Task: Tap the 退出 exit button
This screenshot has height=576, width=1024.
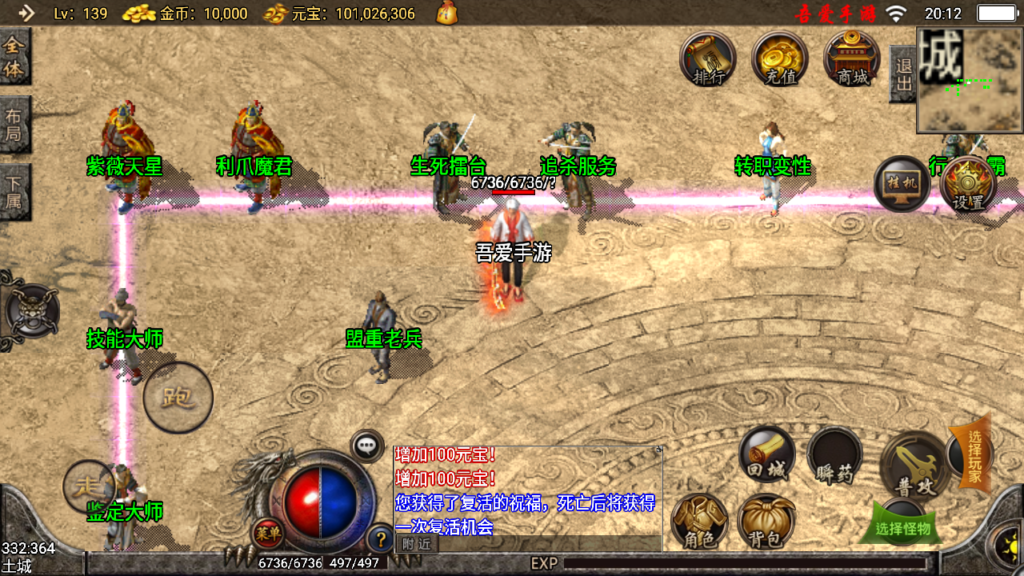Action: pyautogui.click(x=902, y=74)
